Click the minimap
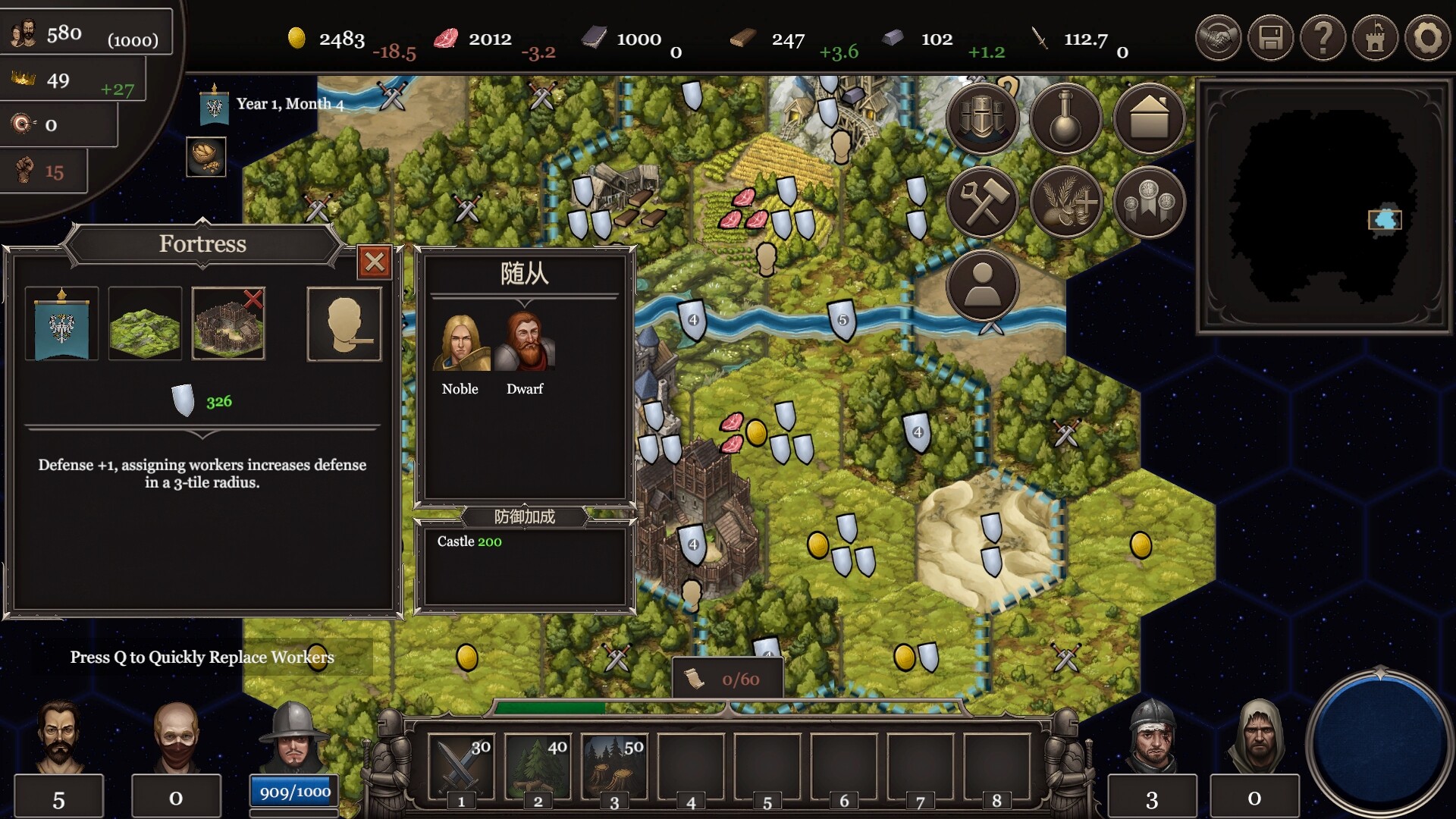 1323,206
